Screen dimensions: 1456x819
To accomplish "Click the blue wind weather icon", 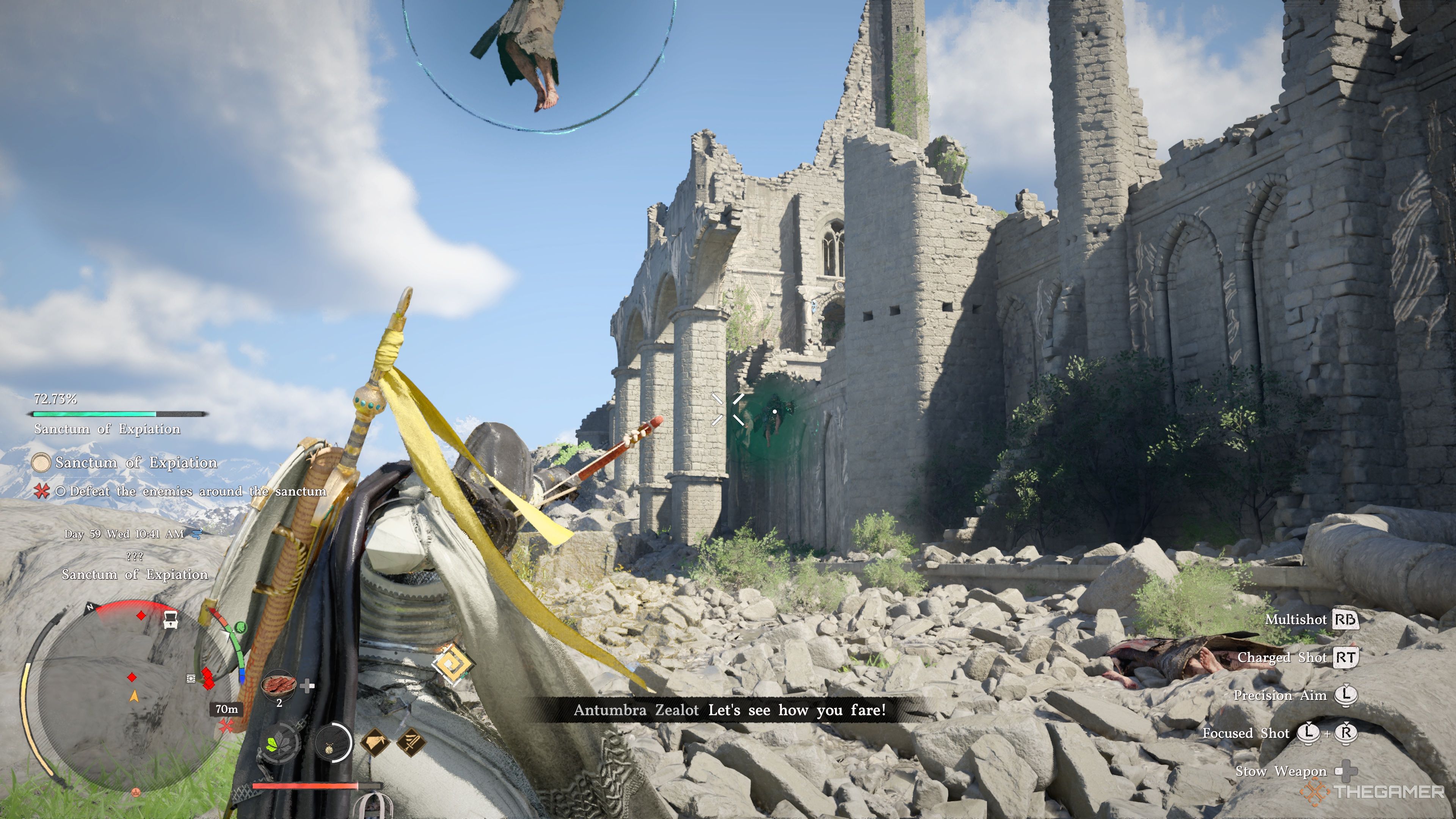I will click(x=197, y=533).
